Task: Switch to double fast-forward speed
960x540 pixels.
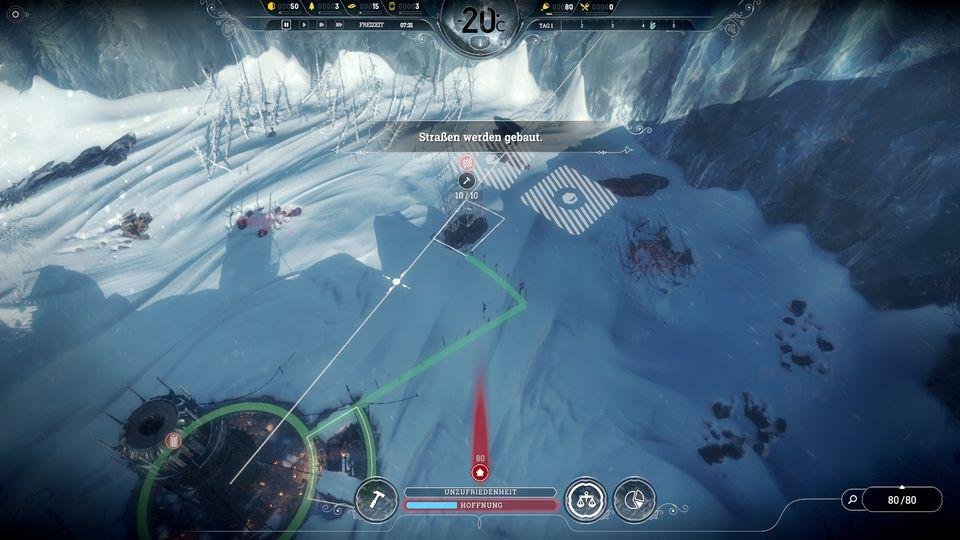Action: coord(320,24)
